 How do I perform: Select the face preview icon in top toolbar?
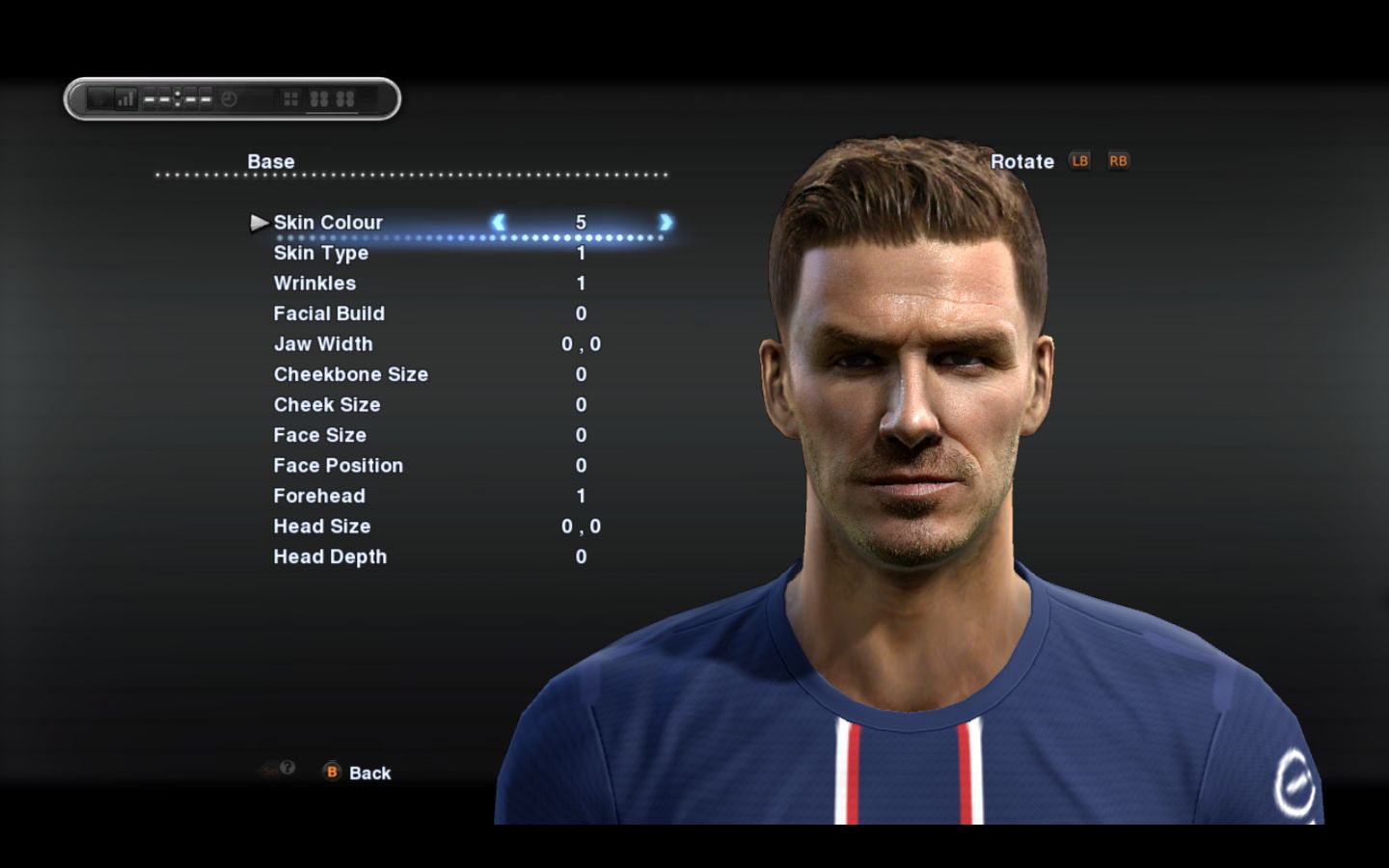point(100,96)
